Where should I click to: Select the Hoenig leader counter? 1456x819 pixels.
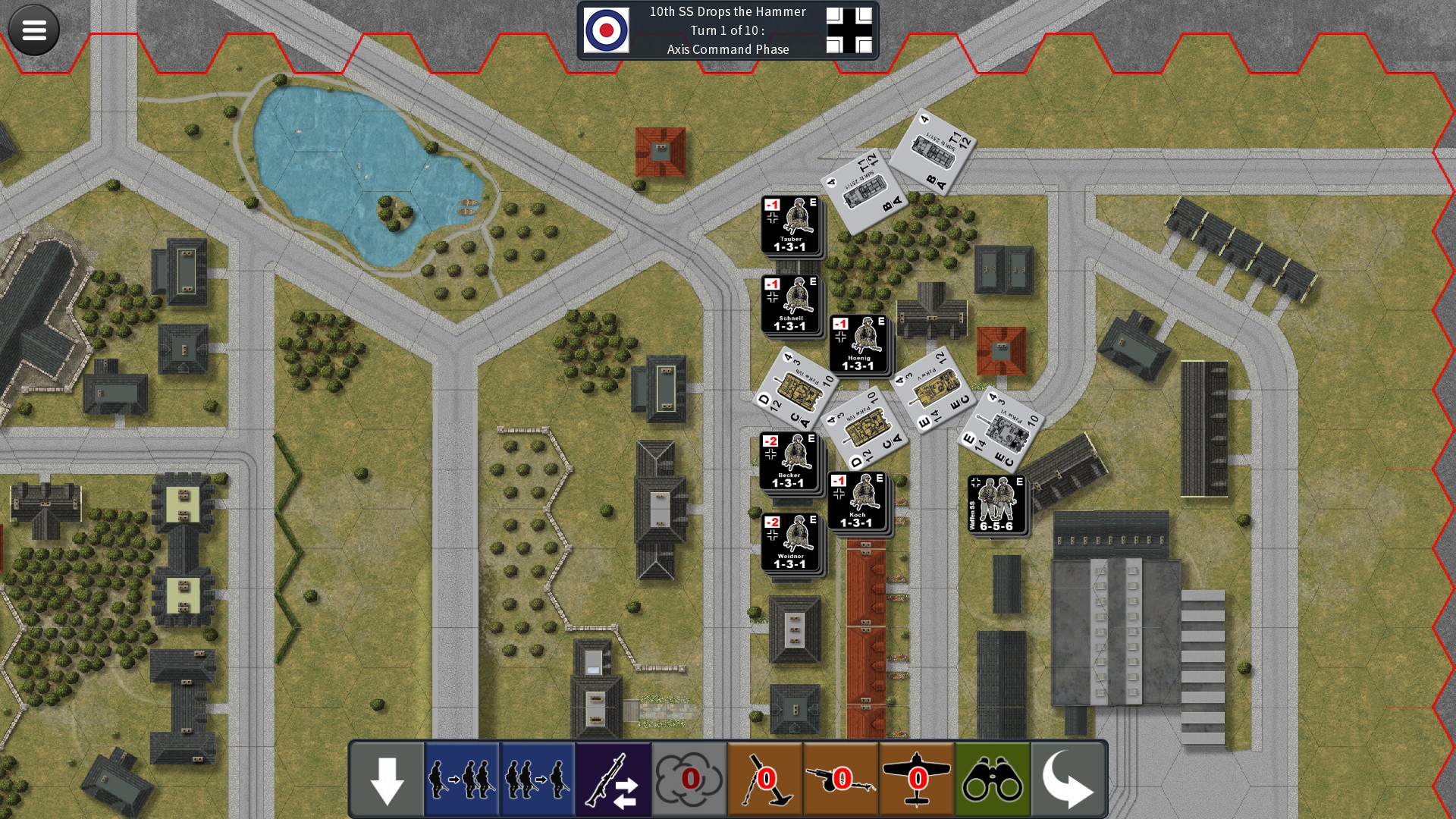(x=858, y=344)
